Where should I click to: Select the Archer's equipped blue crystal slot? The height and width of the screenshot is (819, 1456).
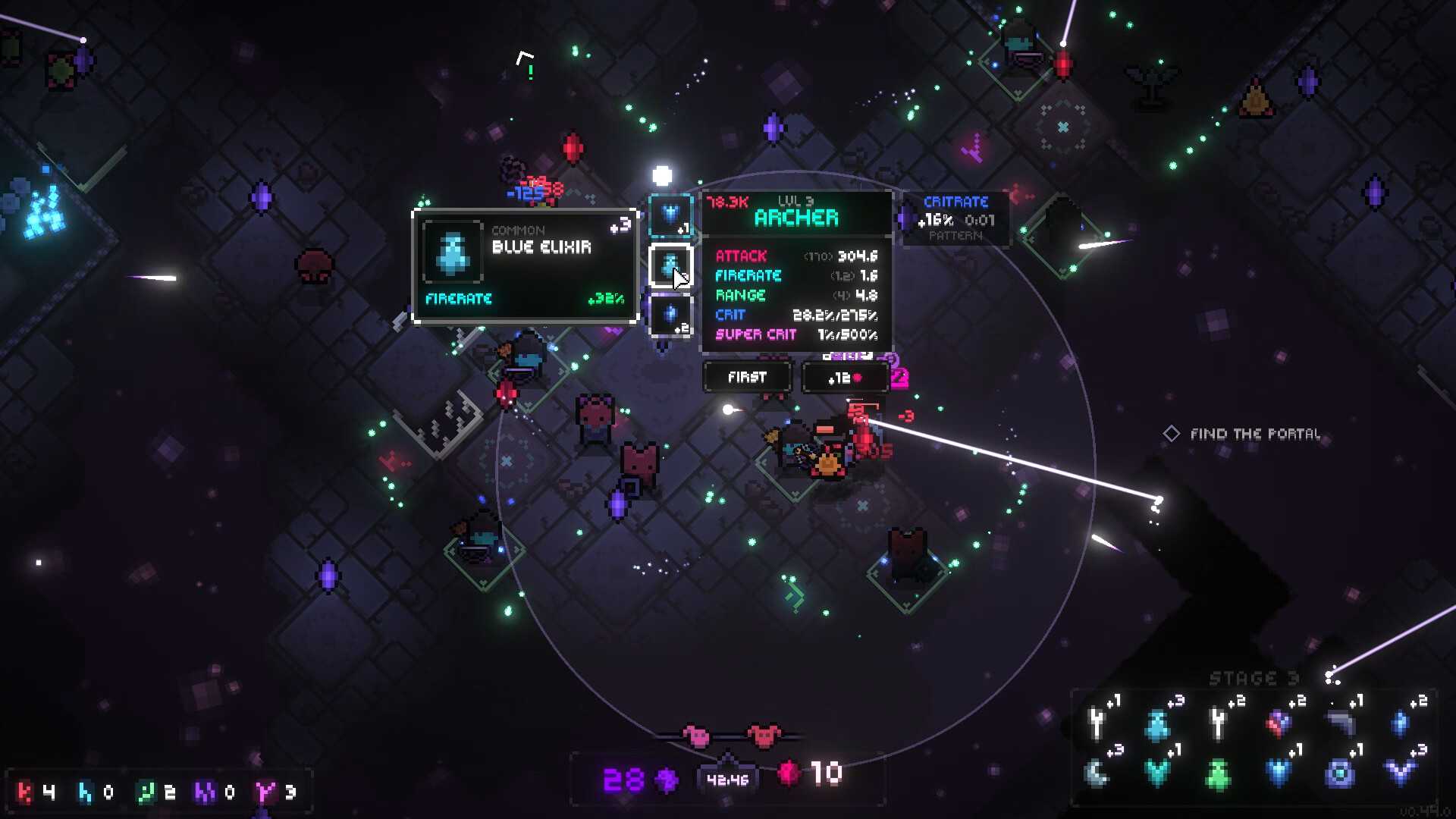coord(670,316)
